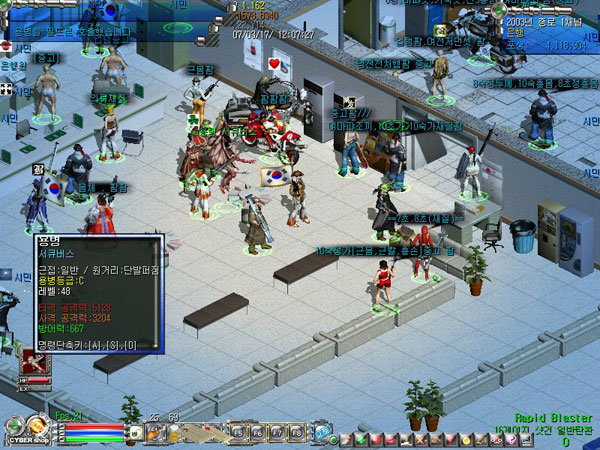The width and height of the screenshot is (600, 450).
Task: Select the F5 hotkey slot
Action: pos(241,432)
